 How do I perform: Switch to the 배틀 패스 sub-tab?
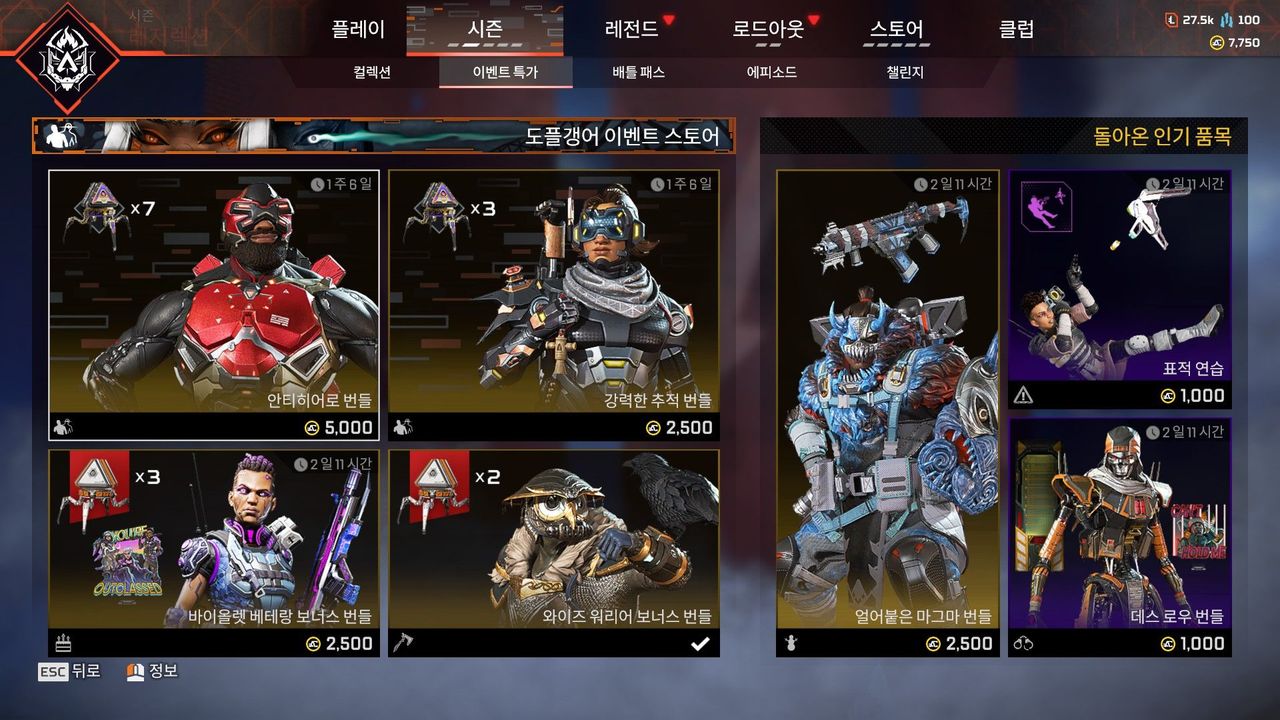pyautogui.click(x=638, y=72)
